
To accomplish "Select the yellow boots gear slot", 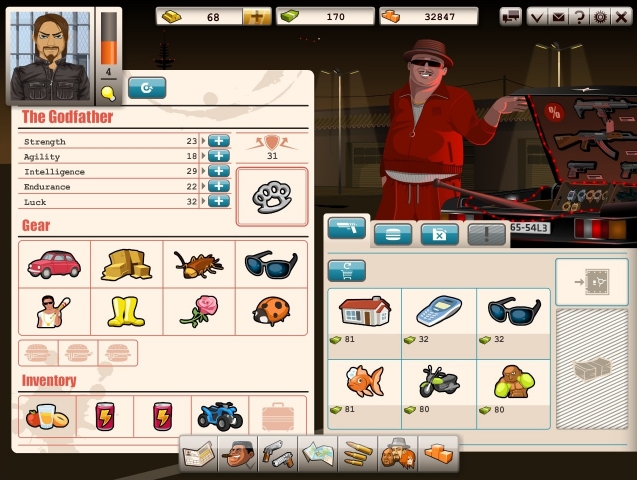I will [x=126, y=311].
